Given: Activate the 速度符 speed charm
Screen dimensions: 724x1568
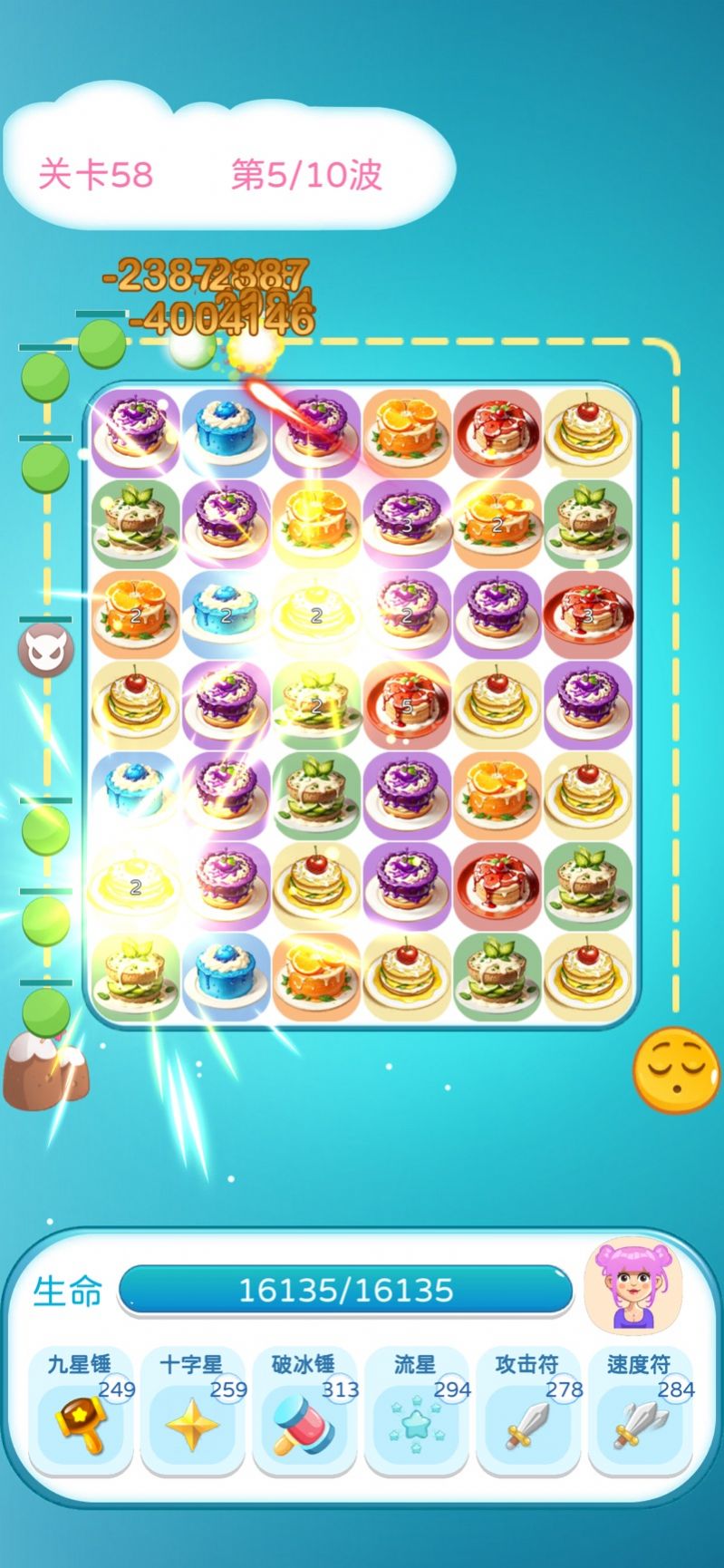Looking at the screenshot, I should [x=640, y=1411].
